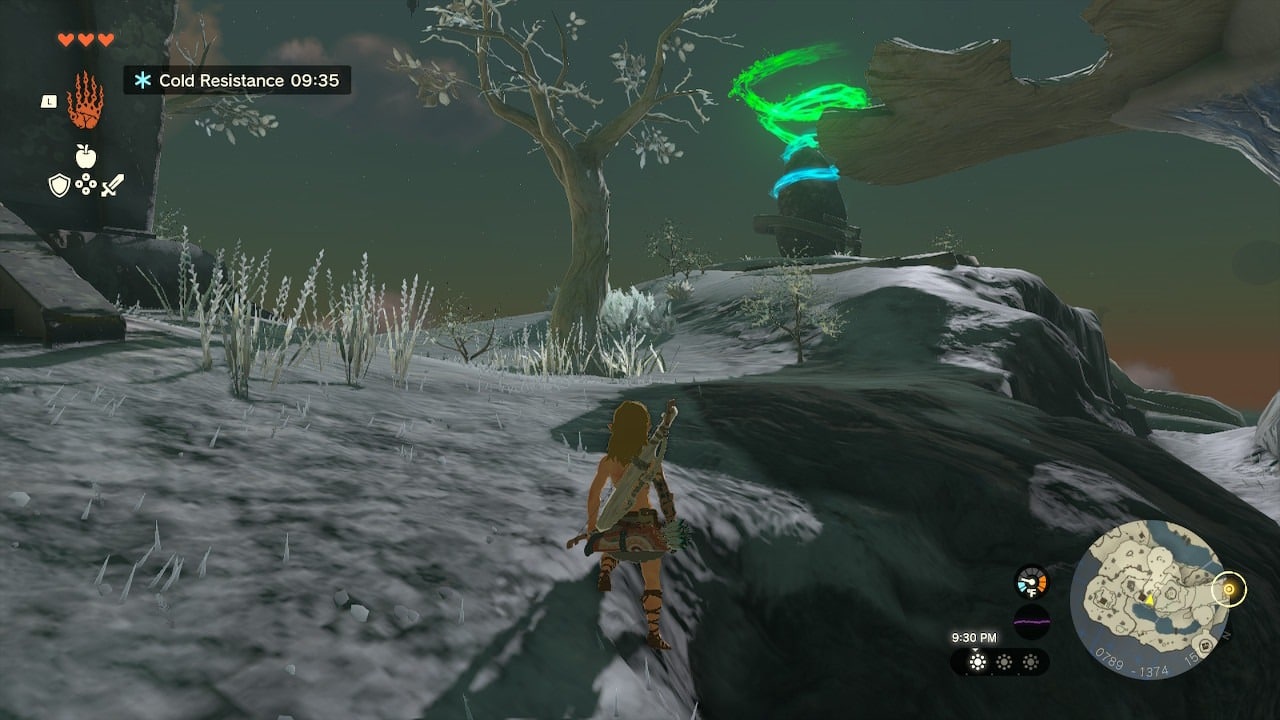Select the current weather forecast sun icon
Image resolution: width=1280 pixels, height=720 pixels.
[x=978, y=662]
